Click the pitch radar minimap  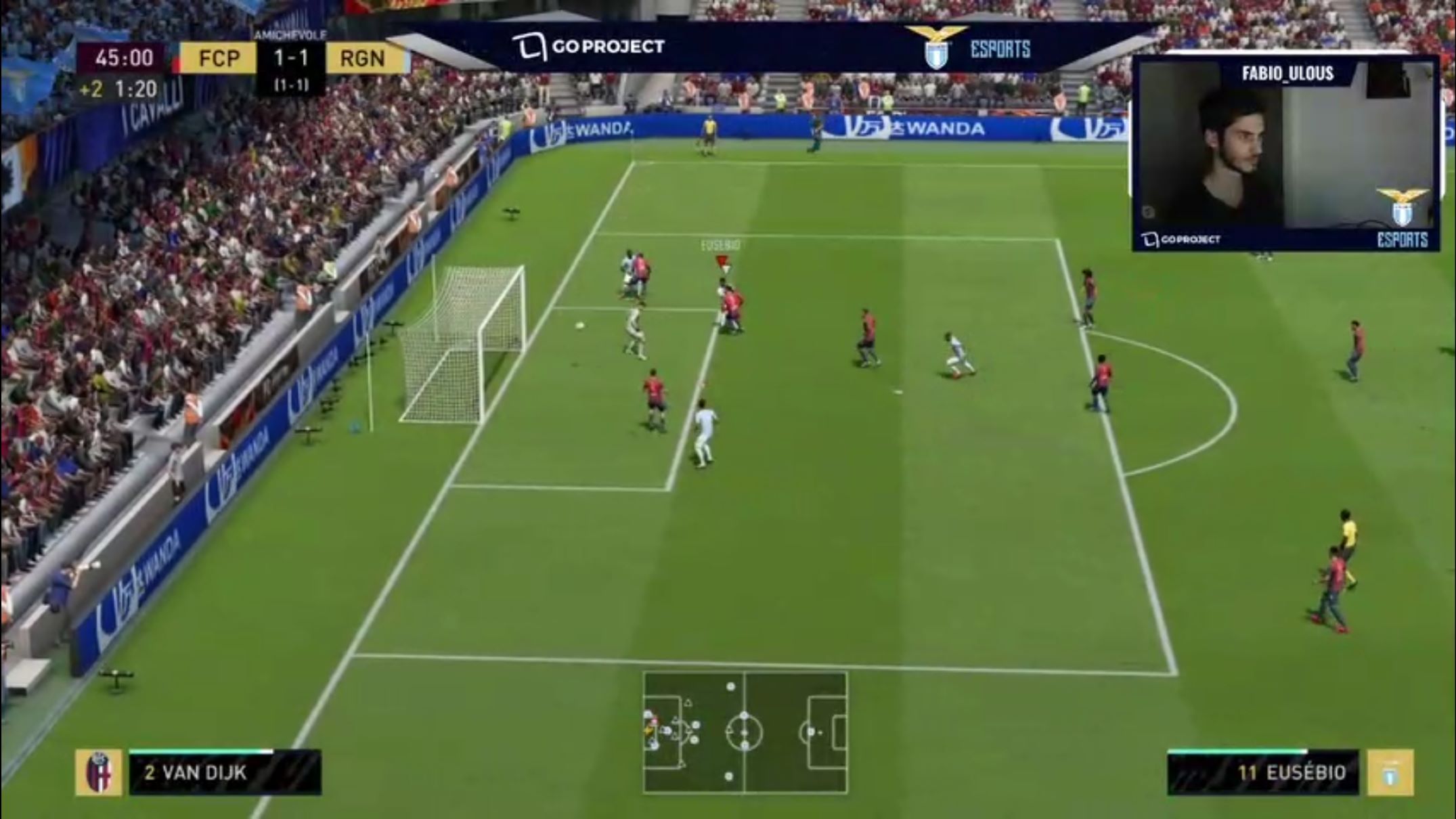point(745,732)
